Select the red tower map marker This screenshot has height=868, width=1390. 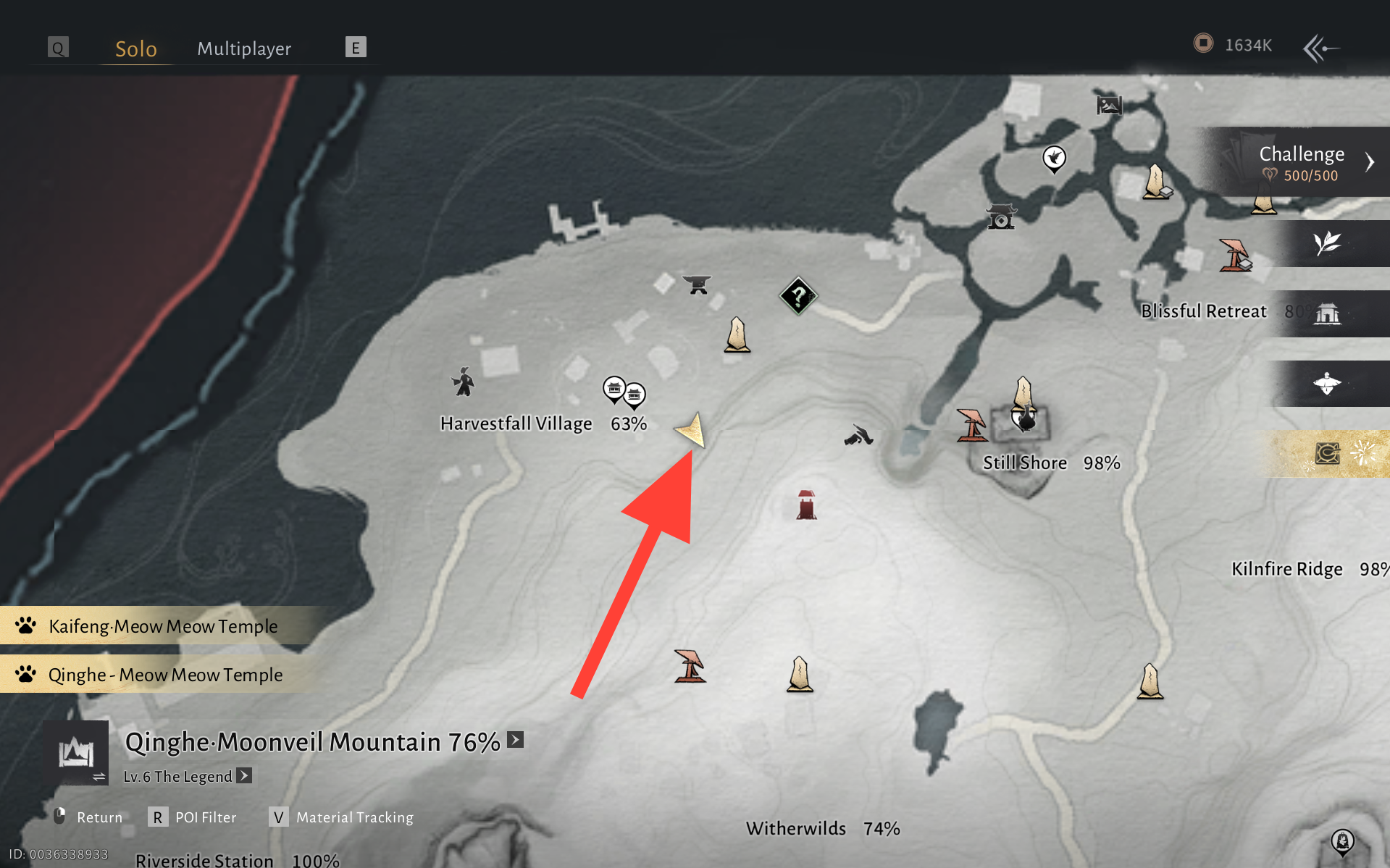click(806, 505)
